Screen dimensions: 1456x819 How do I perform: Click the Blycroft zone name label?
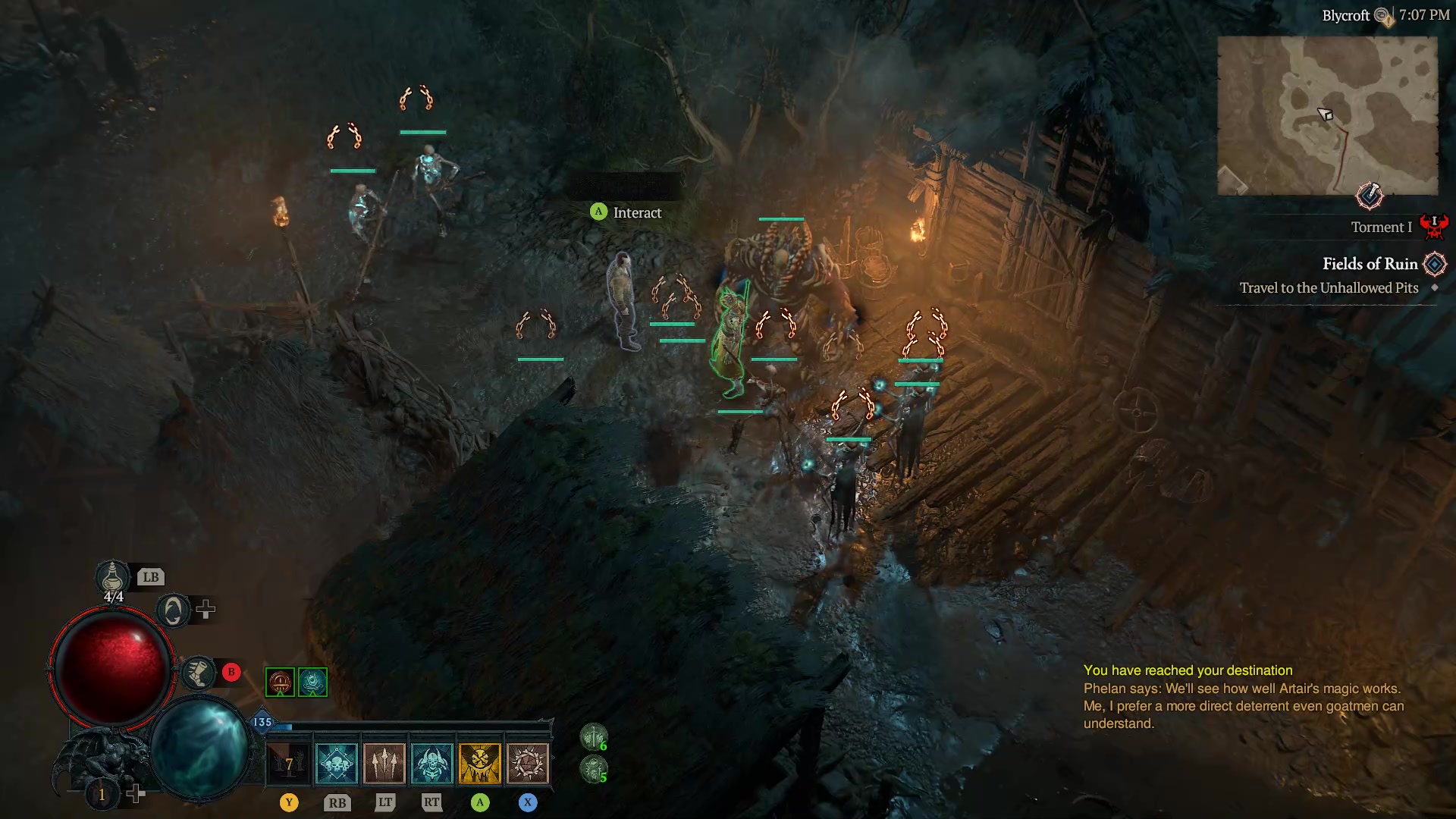click(1346, 14)
